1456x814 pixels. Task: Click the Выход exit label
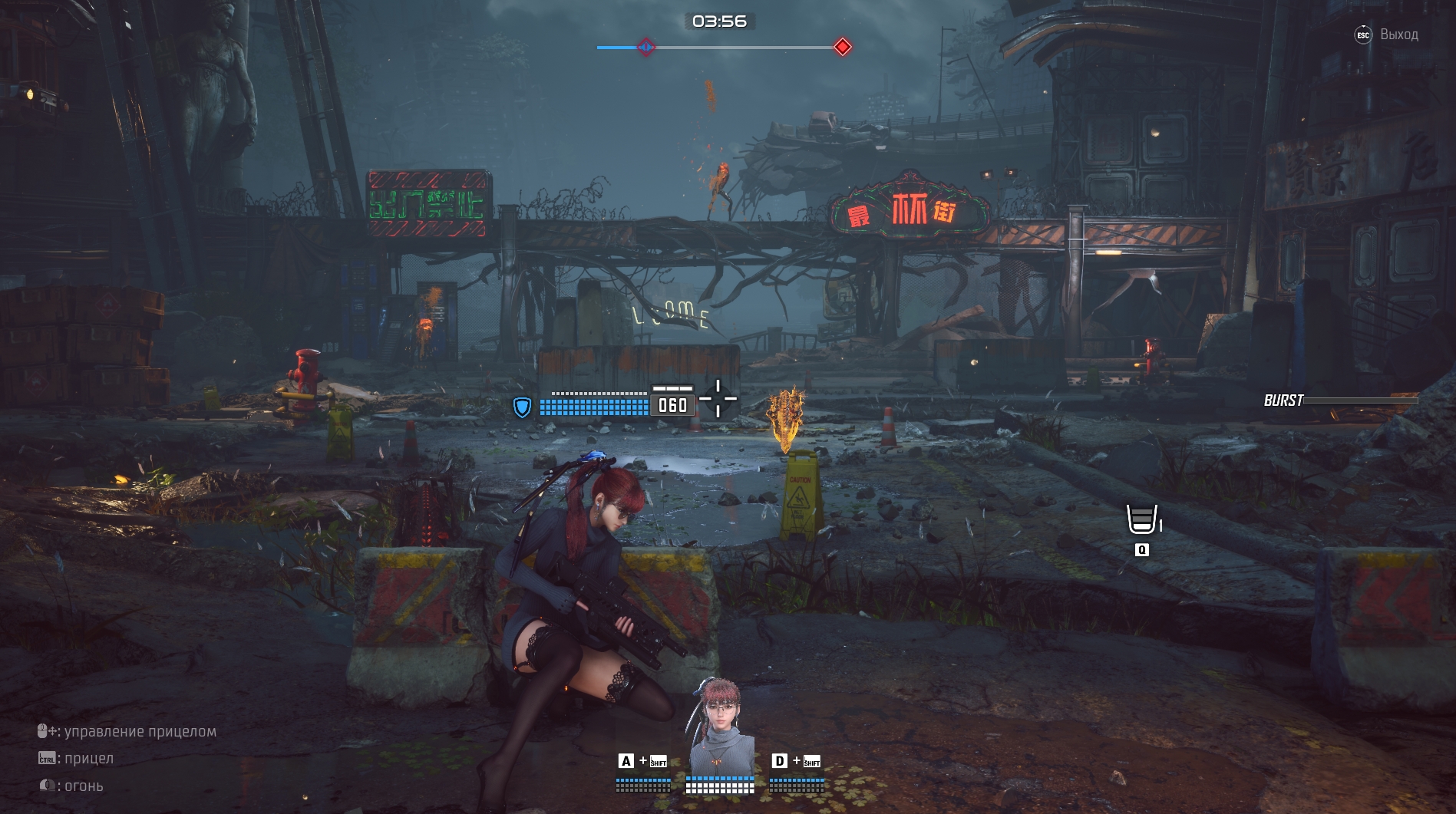(1398, 35)
